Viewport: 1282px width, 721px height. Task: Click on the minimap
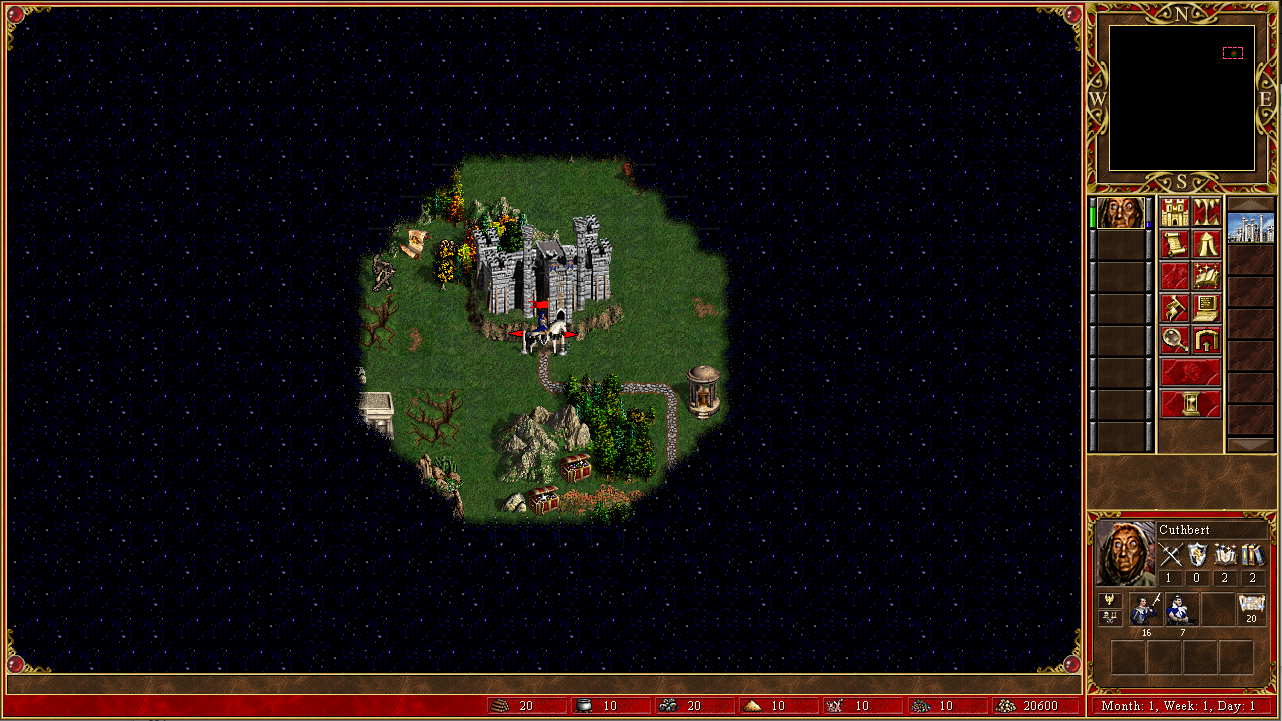point(1181,98)
